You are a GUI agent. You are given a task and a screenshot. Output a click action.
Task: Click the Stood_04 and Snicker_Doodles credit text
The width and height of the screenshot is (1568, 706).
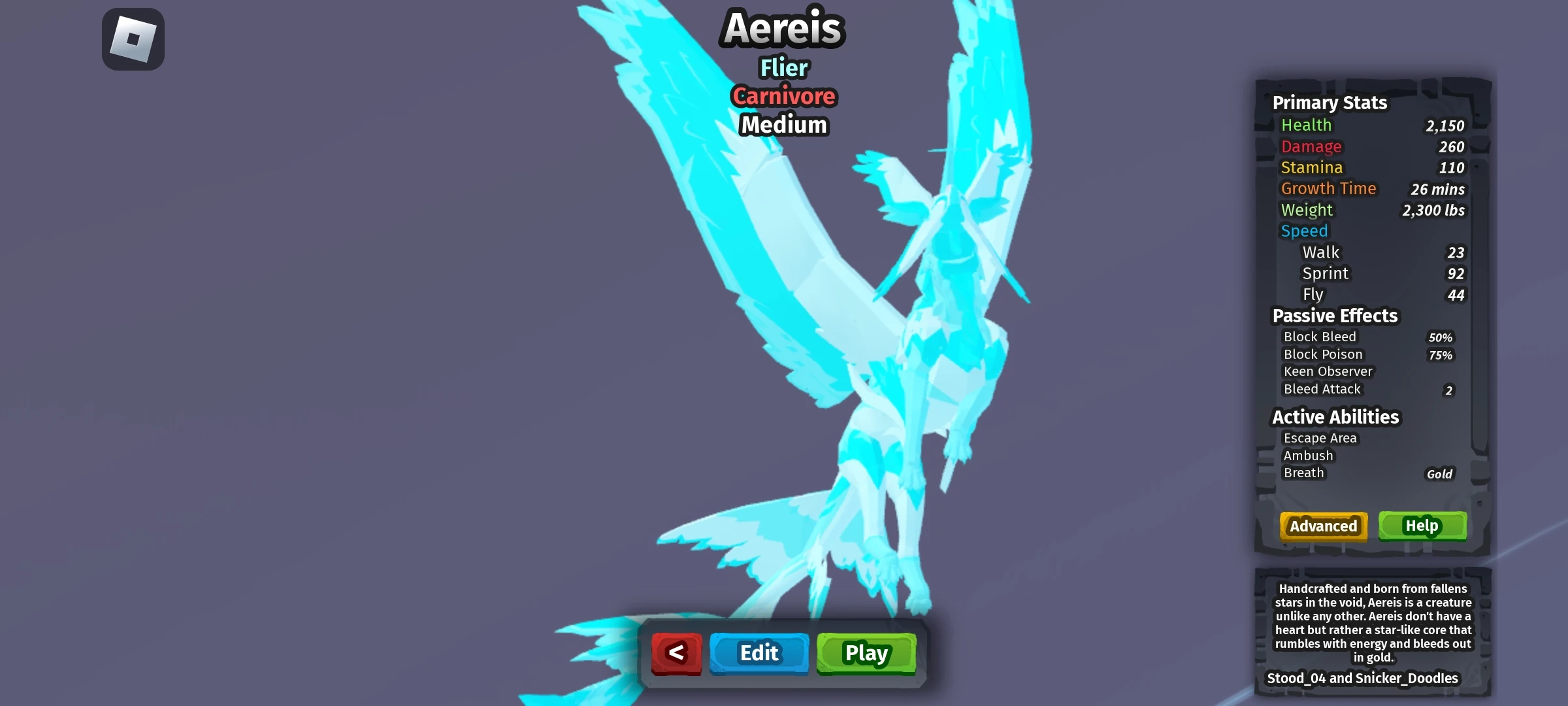1364,679
